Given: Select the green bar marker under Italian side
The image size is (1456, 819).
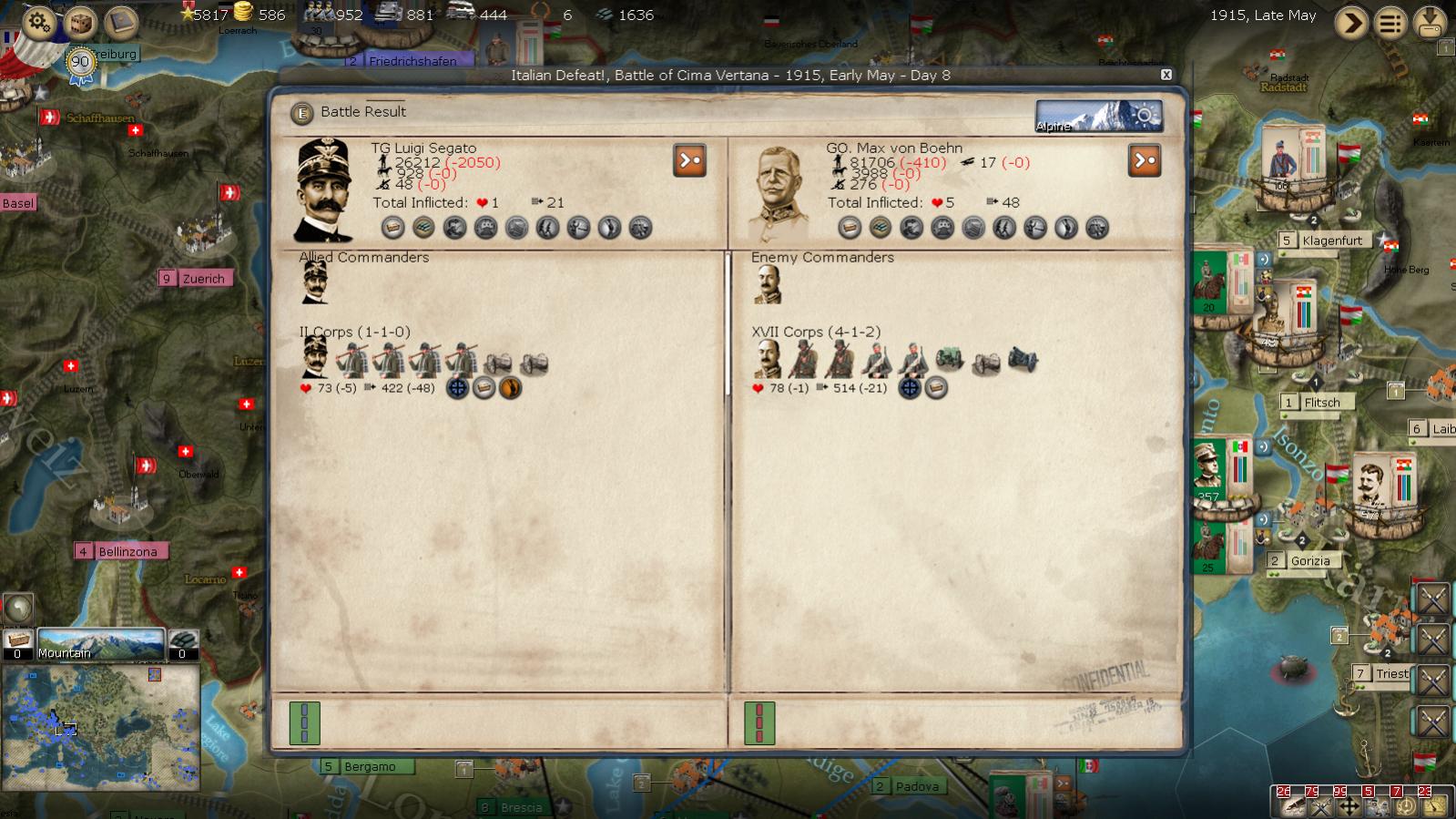Looking at the screenshot, I should coord(304,723).
